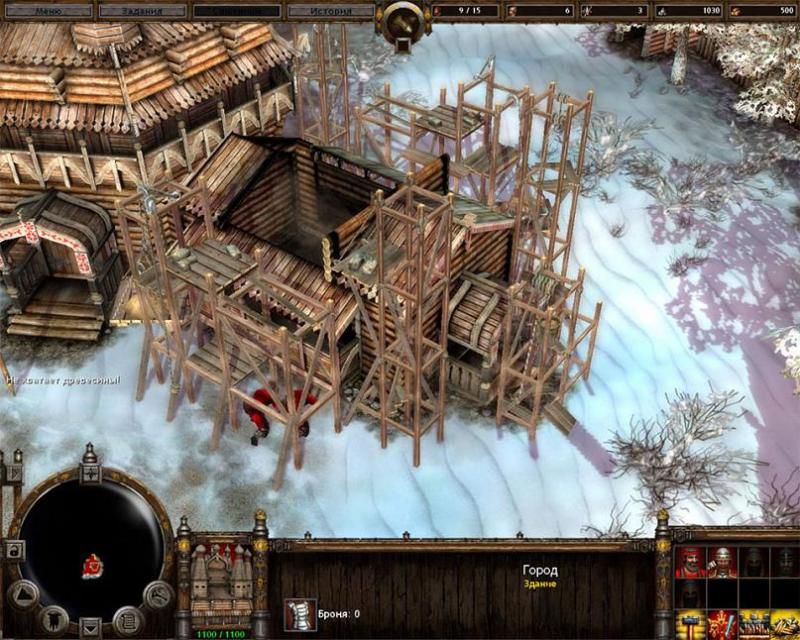Open the Меню button
Image resolution: width=800 pixels, height=640 pixels.
[x=49, y=12]
